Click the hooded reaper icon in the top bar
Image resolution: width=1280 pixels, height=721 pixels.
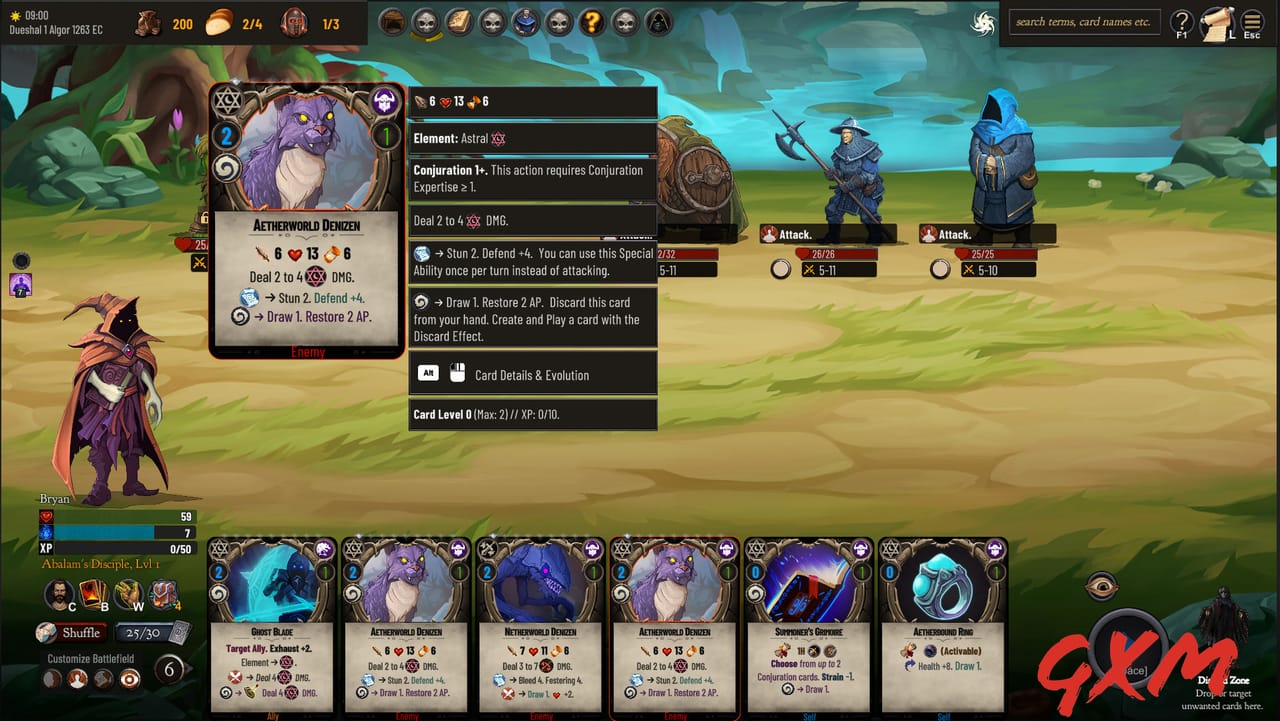657,21
